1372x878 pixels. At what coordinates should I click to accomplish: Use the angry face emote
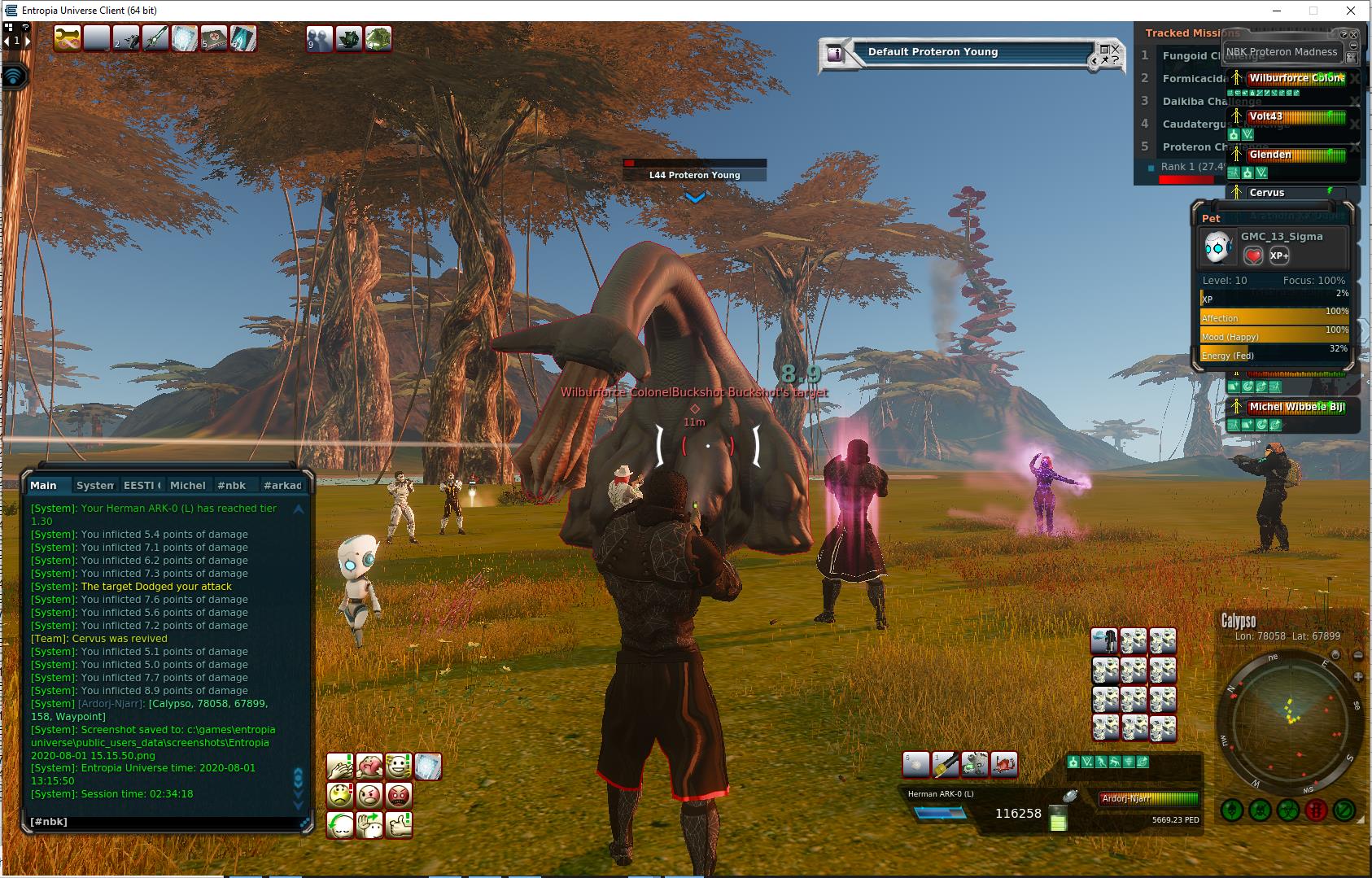pos(369,794)
